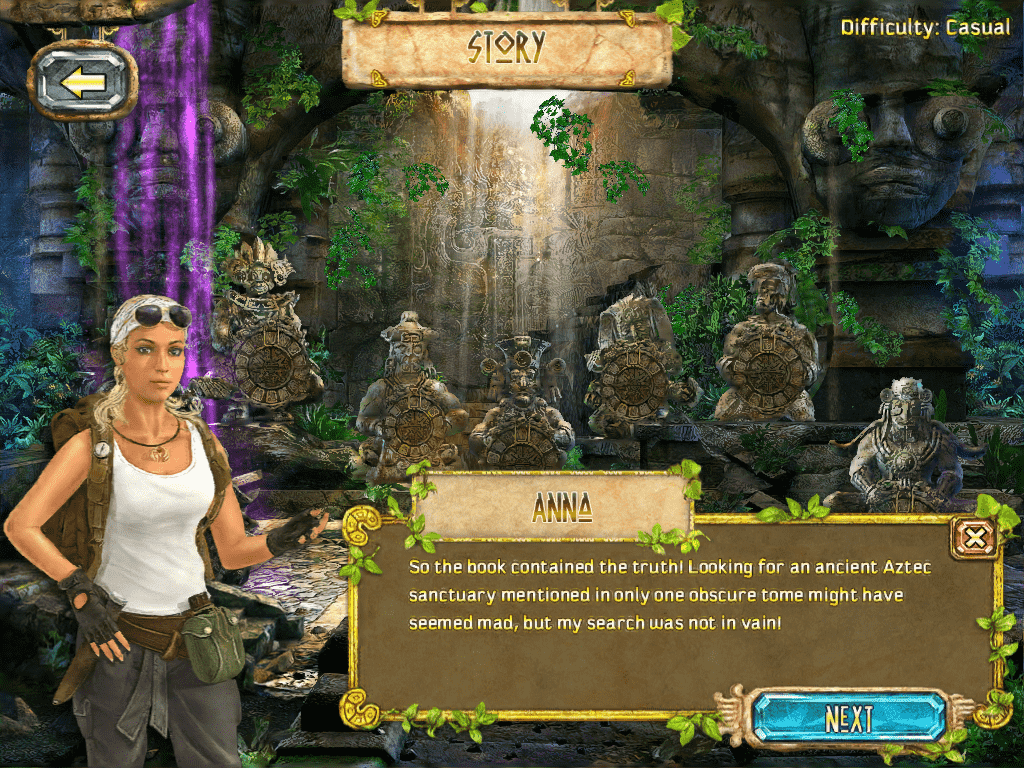This screenshot has height=768, width=1024.
Task: Click the NEXT button in the dialogue
Action: tap(849, 718)
